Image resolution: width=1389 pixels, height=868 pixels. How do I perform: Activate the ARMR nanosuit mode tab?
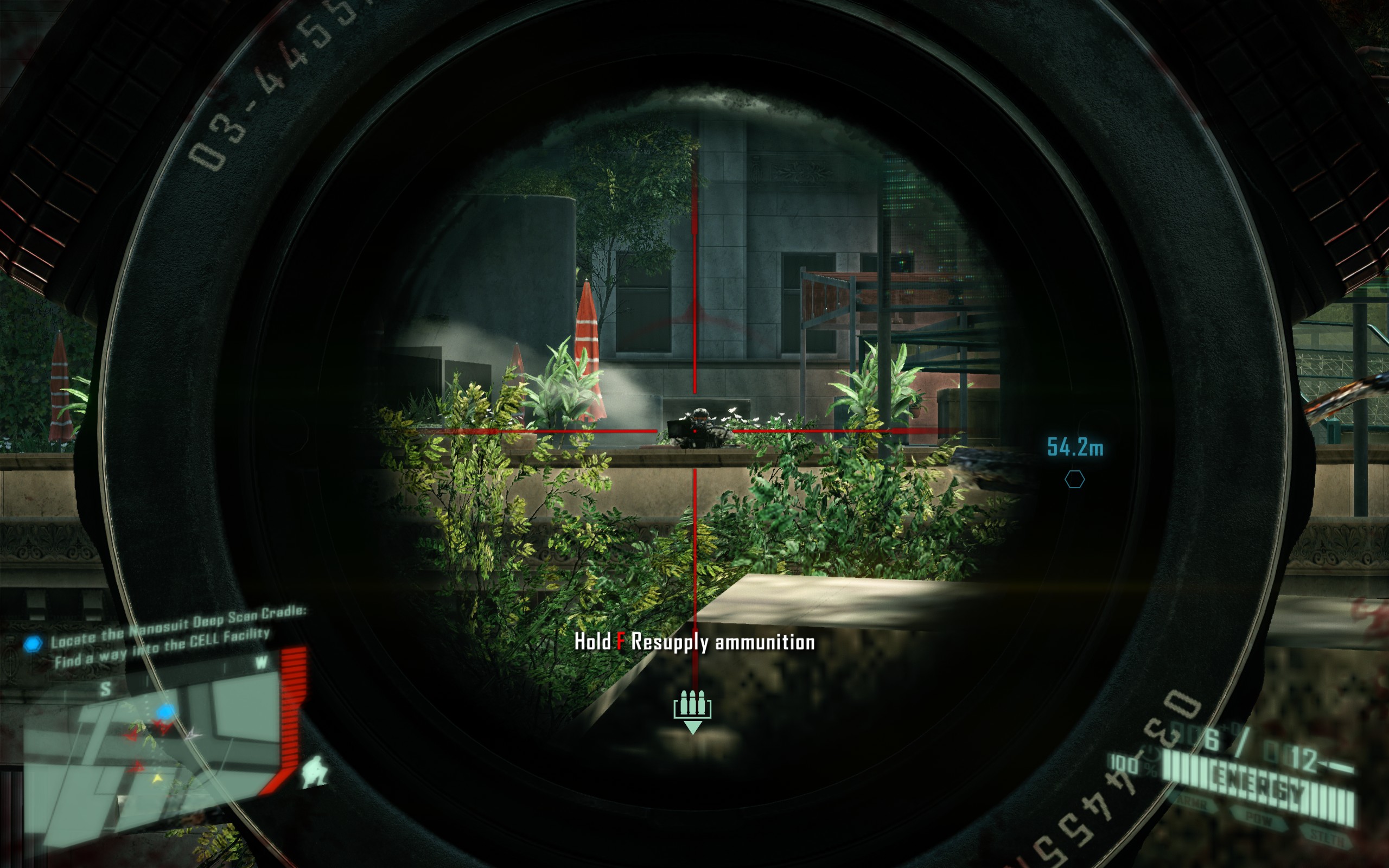1194,806
